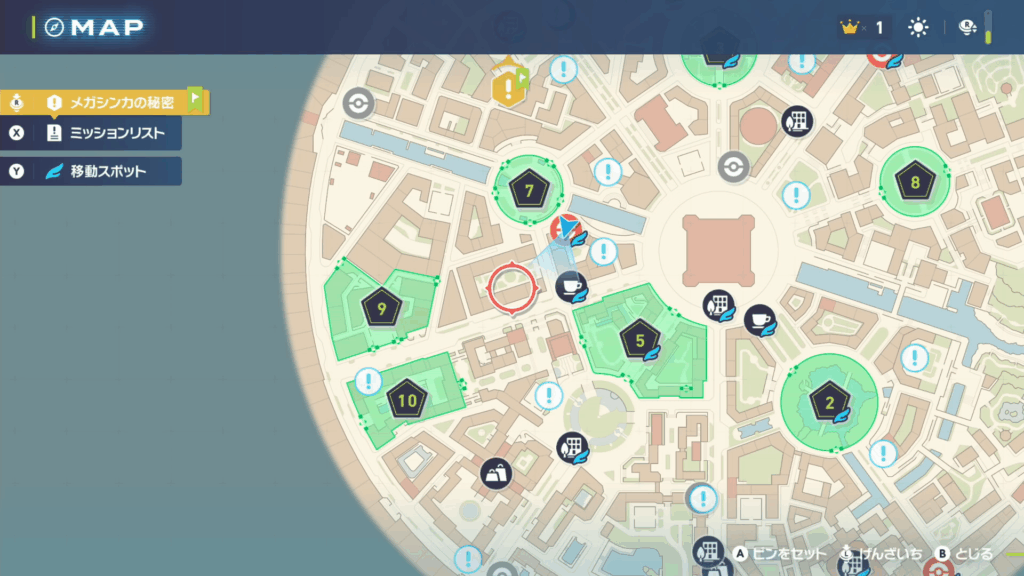
Task: Close the map with とじる
Action: (965, 554)
